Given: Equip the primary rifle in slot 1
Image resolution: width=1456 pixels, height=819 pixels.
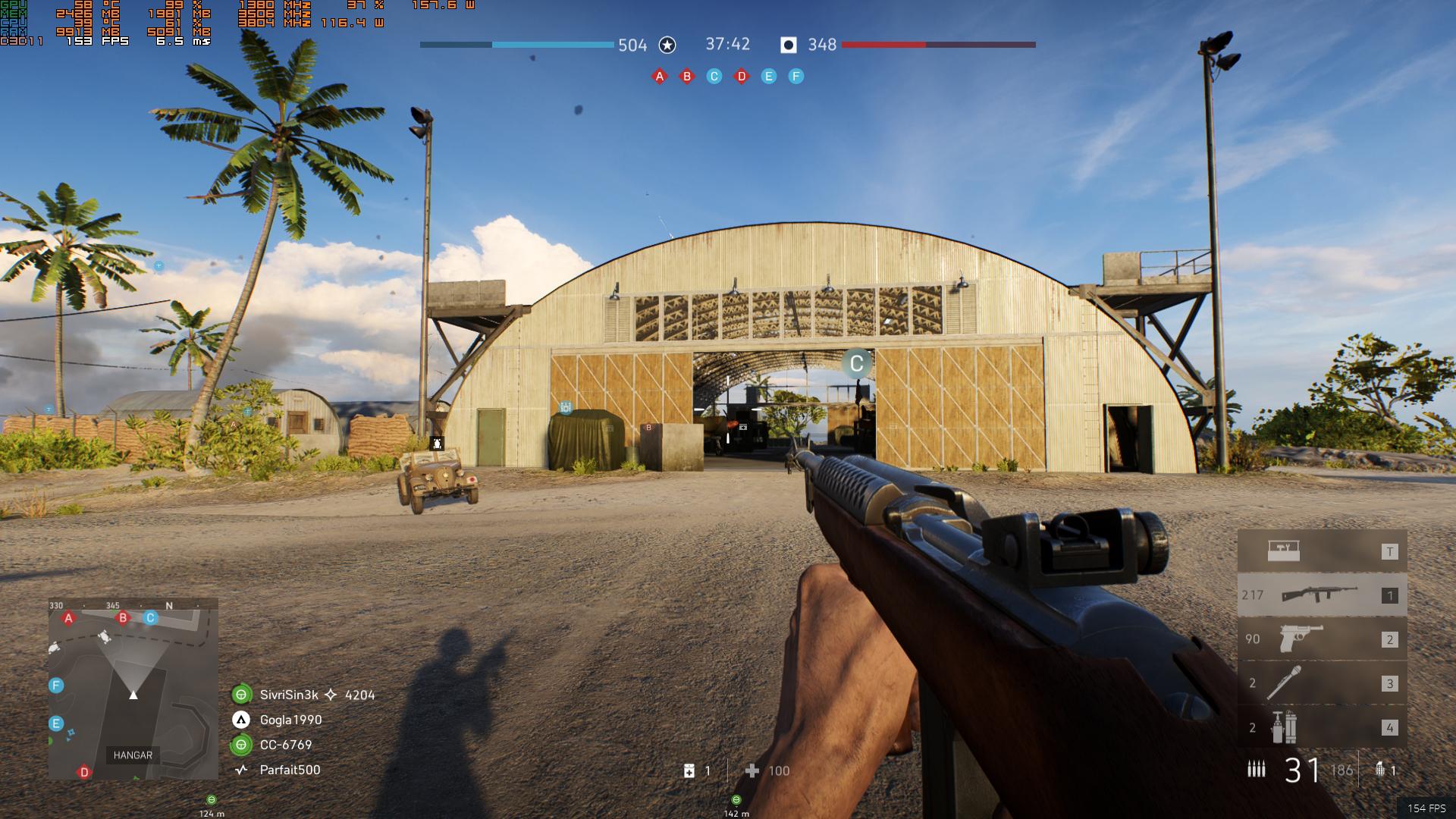Looking at the screenshot, I should (1322, 595).
